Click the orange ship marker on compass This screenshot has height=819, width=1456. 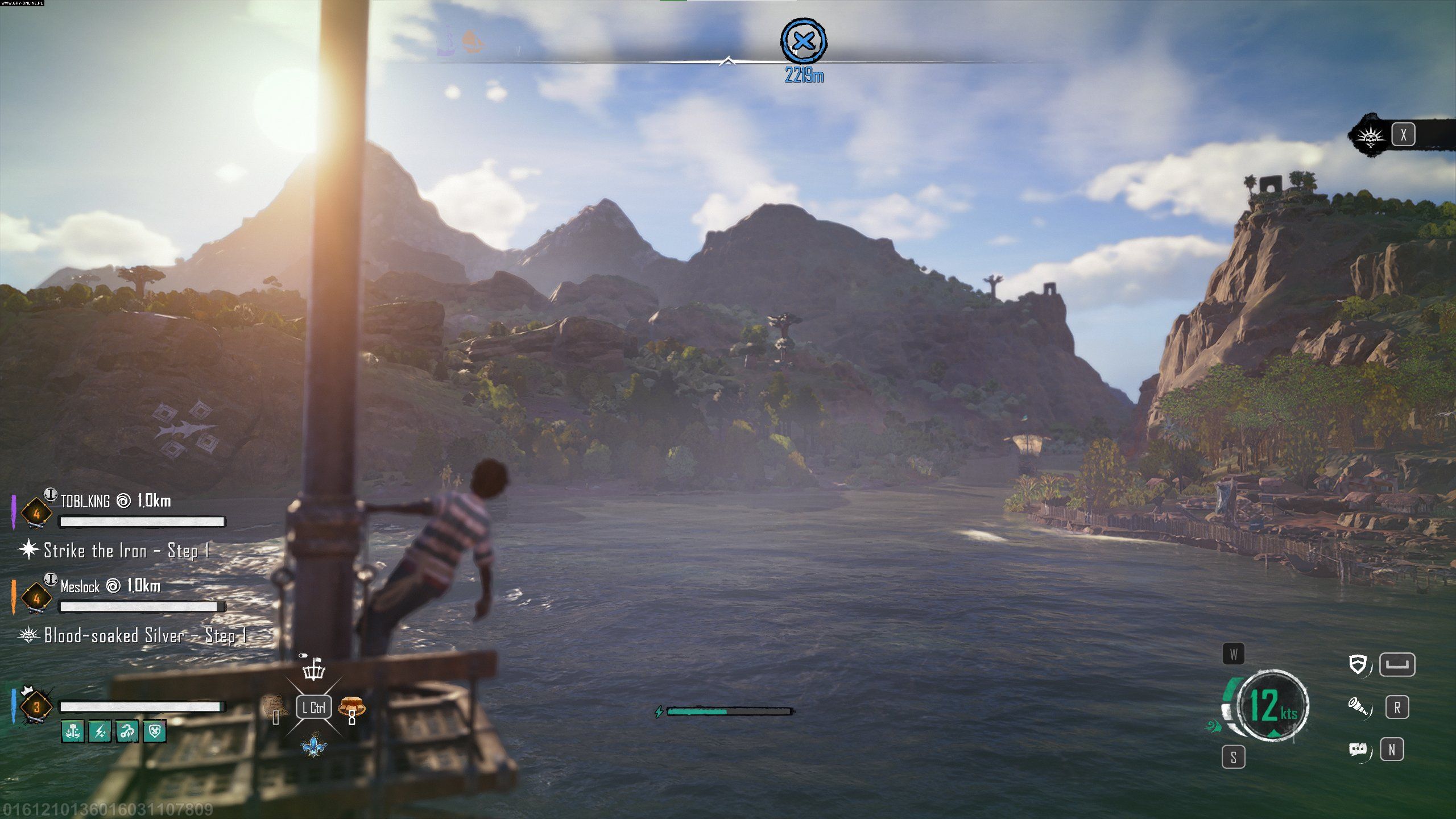point(473,41)
